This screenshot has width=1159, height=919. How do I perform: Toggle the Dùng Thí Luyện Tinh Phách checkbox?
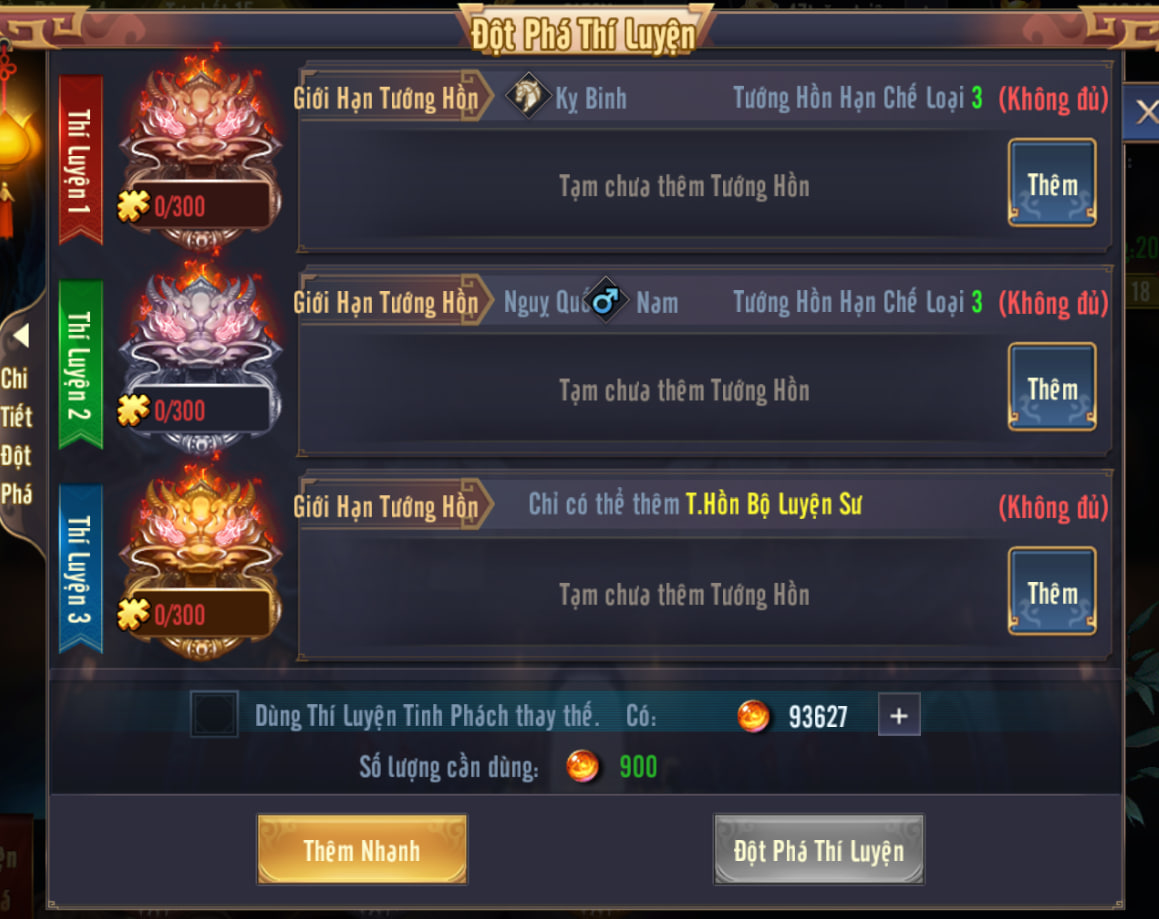click(214, 714)
